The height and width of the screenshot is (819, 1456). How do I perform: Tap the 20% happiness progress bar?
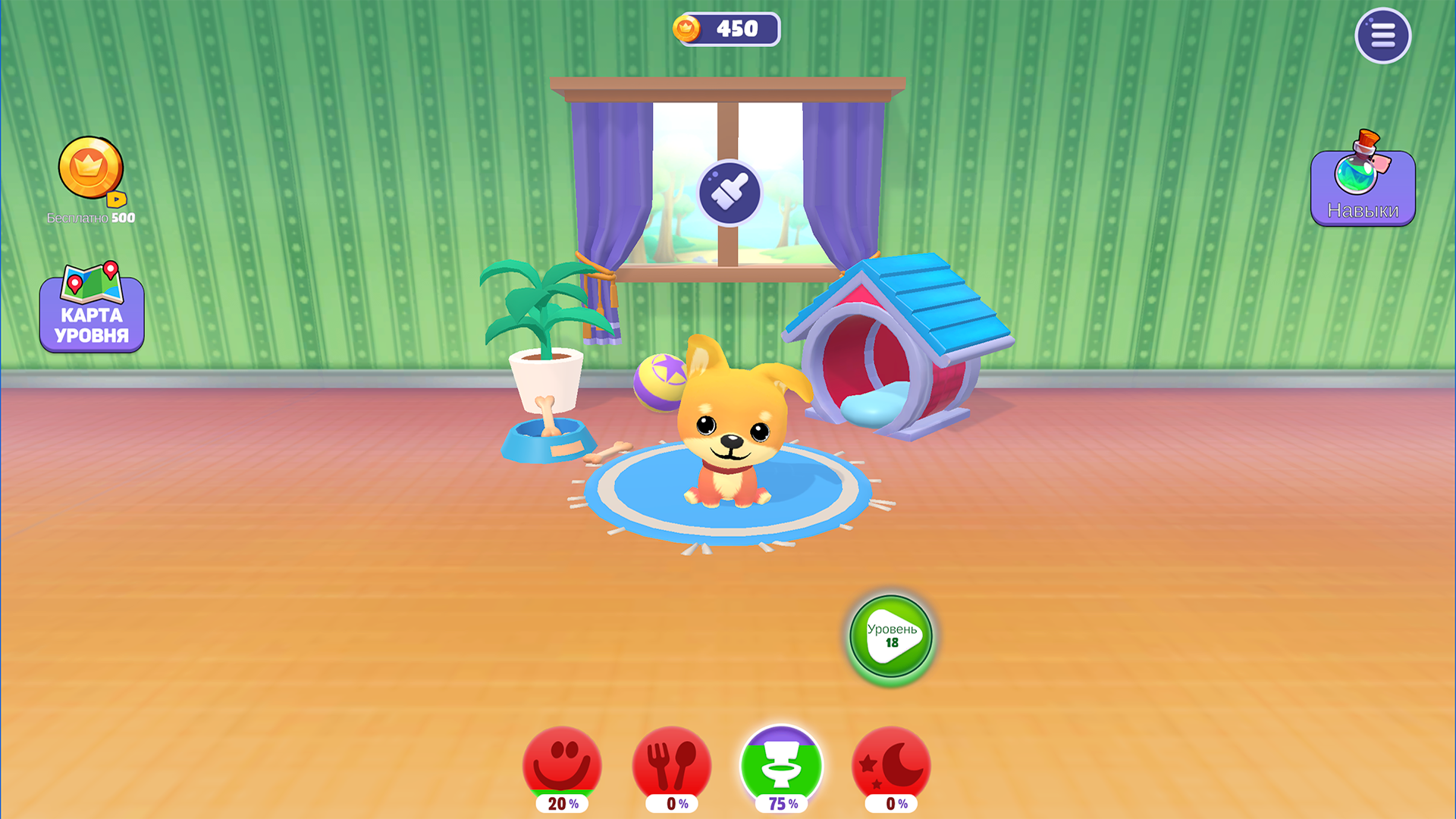tap(561, 802)
